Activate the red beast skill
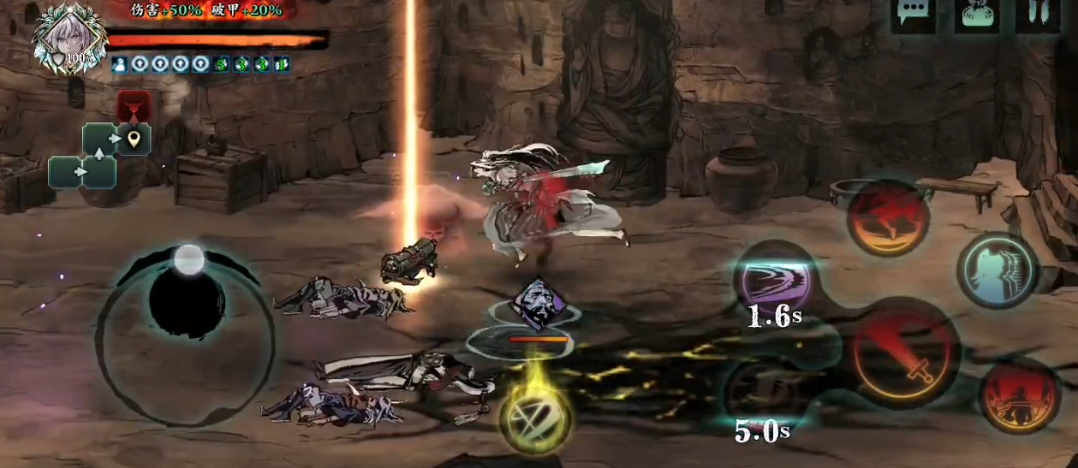This screenshot has width=1078, height=468. pos(888,217)
